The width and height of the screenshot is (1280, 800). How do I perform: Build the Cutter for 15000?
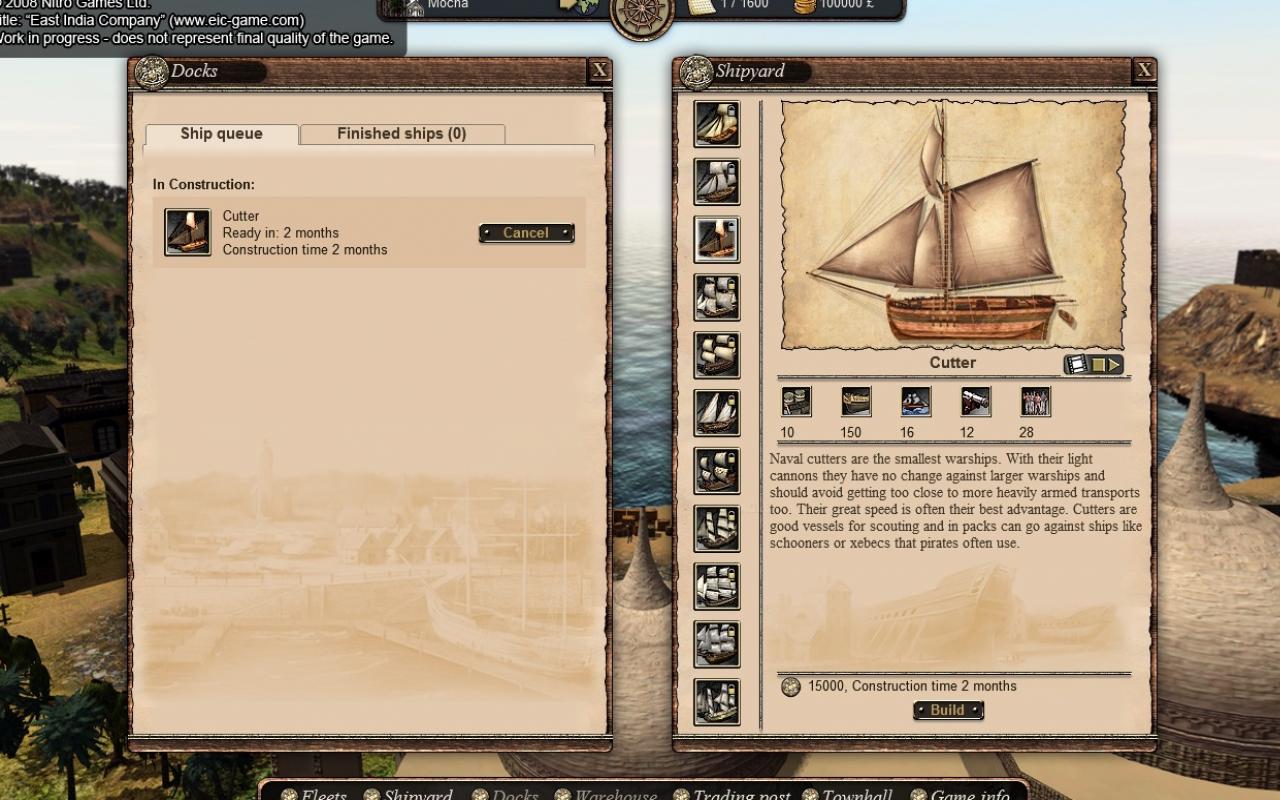coord(946,710)
